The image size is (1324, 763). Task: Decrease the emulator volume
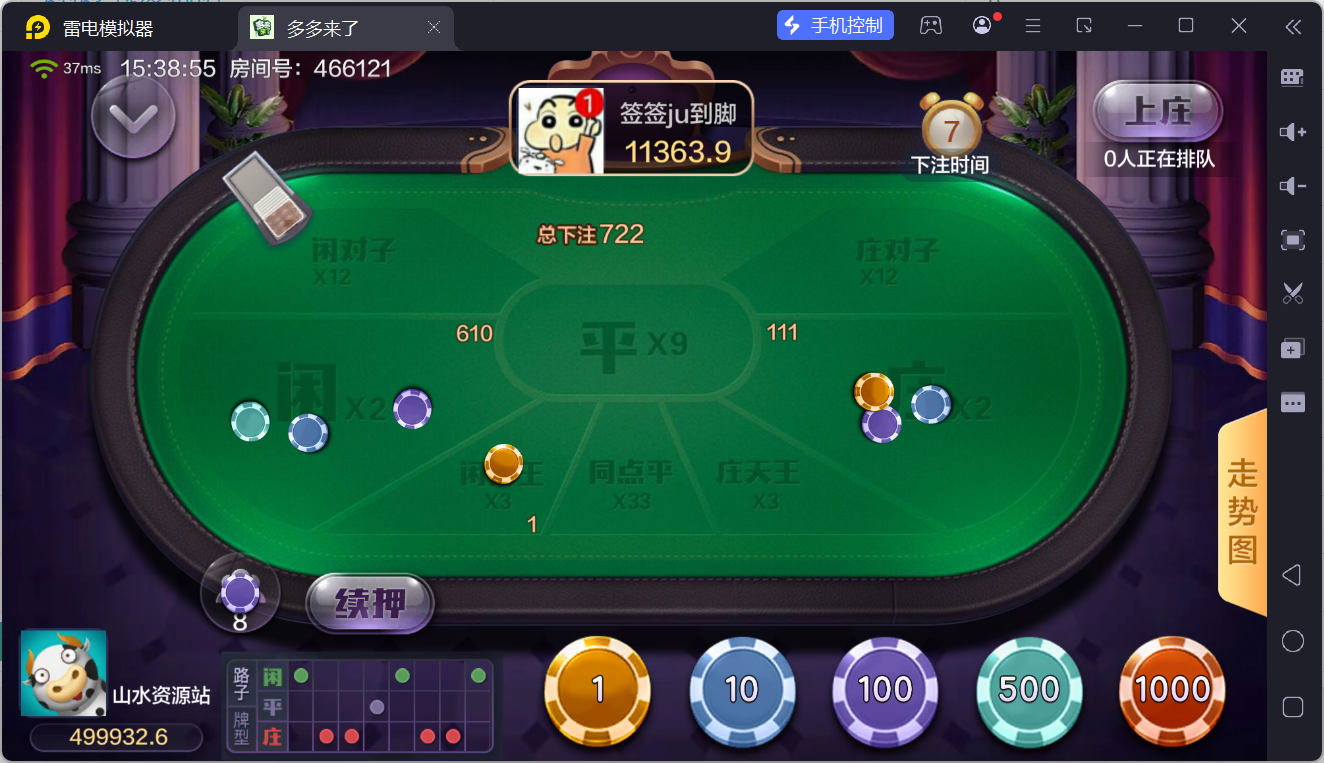[1292, 185]
